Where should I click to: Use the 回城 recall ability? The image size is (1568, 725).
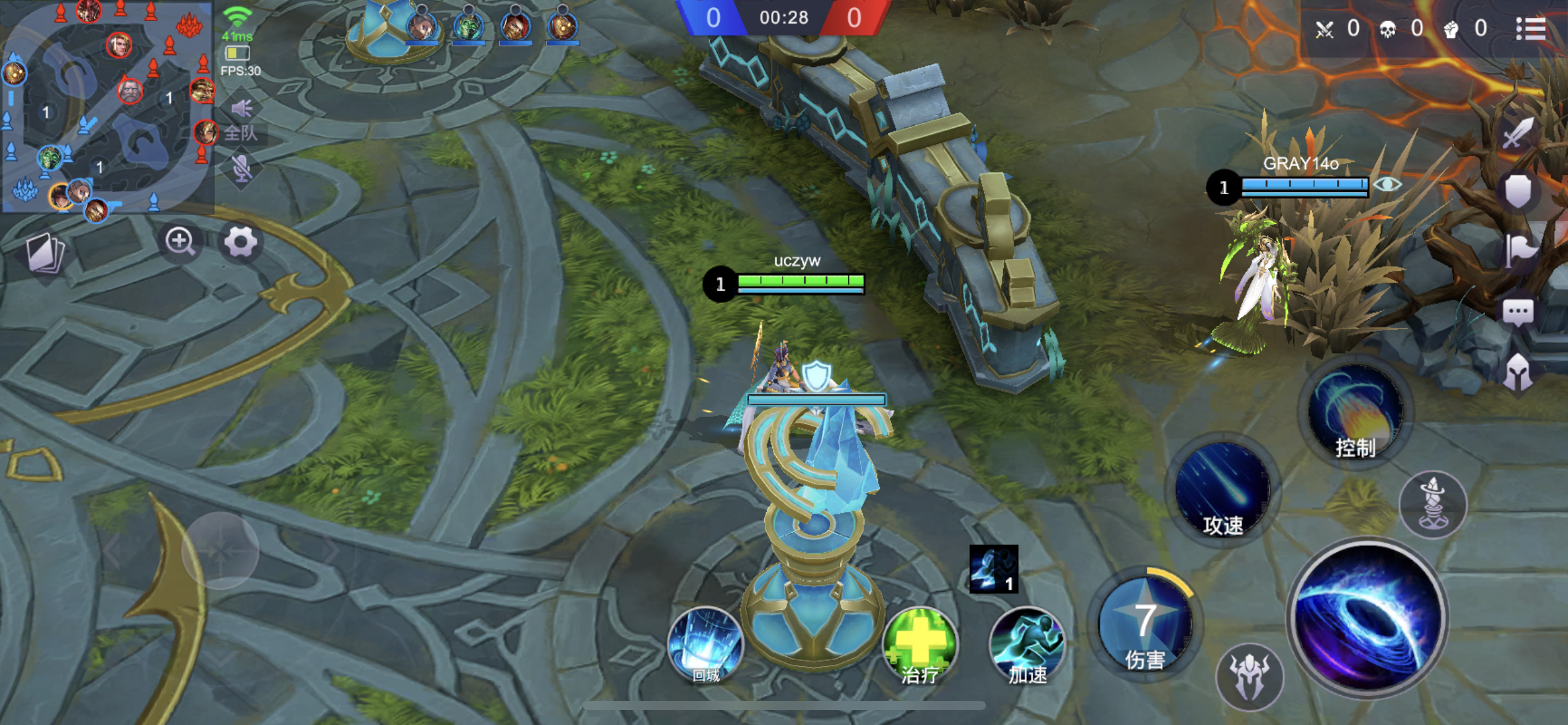coord(705,644)
